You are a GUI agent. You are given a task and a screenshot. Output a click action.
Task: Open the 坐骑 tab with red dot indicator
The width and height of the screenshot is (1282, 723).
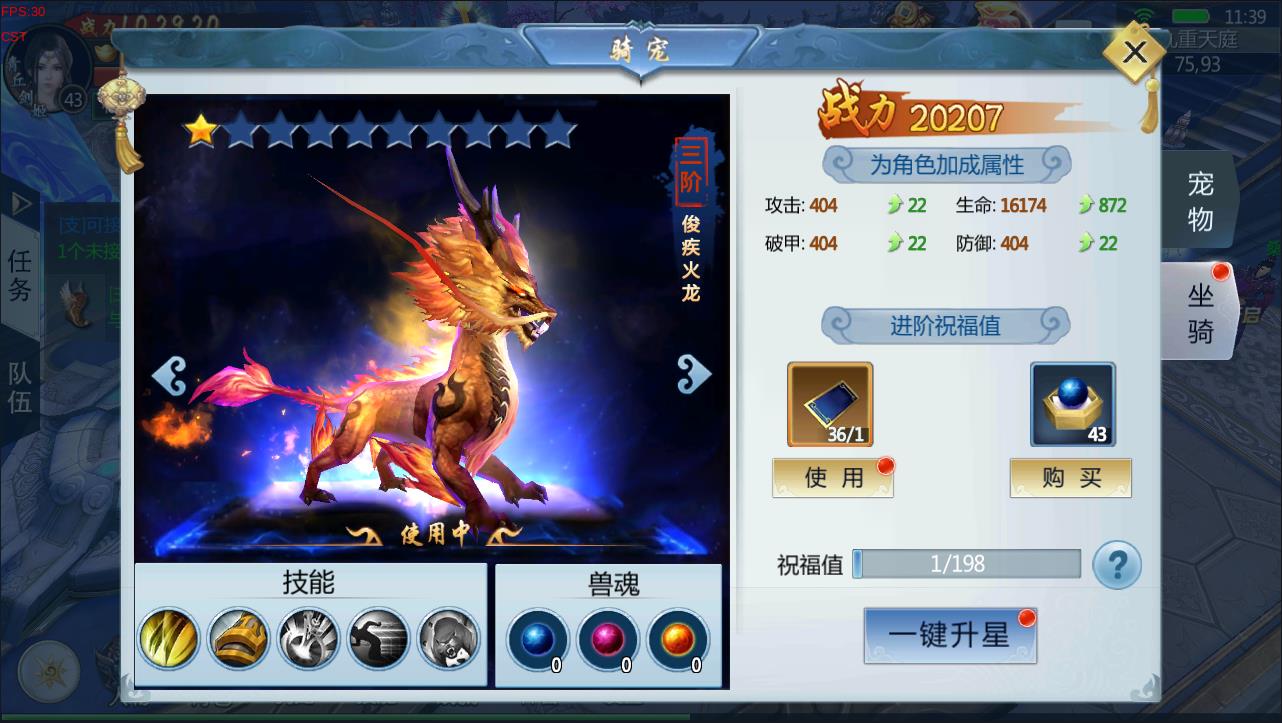[x=1199, y=310]
